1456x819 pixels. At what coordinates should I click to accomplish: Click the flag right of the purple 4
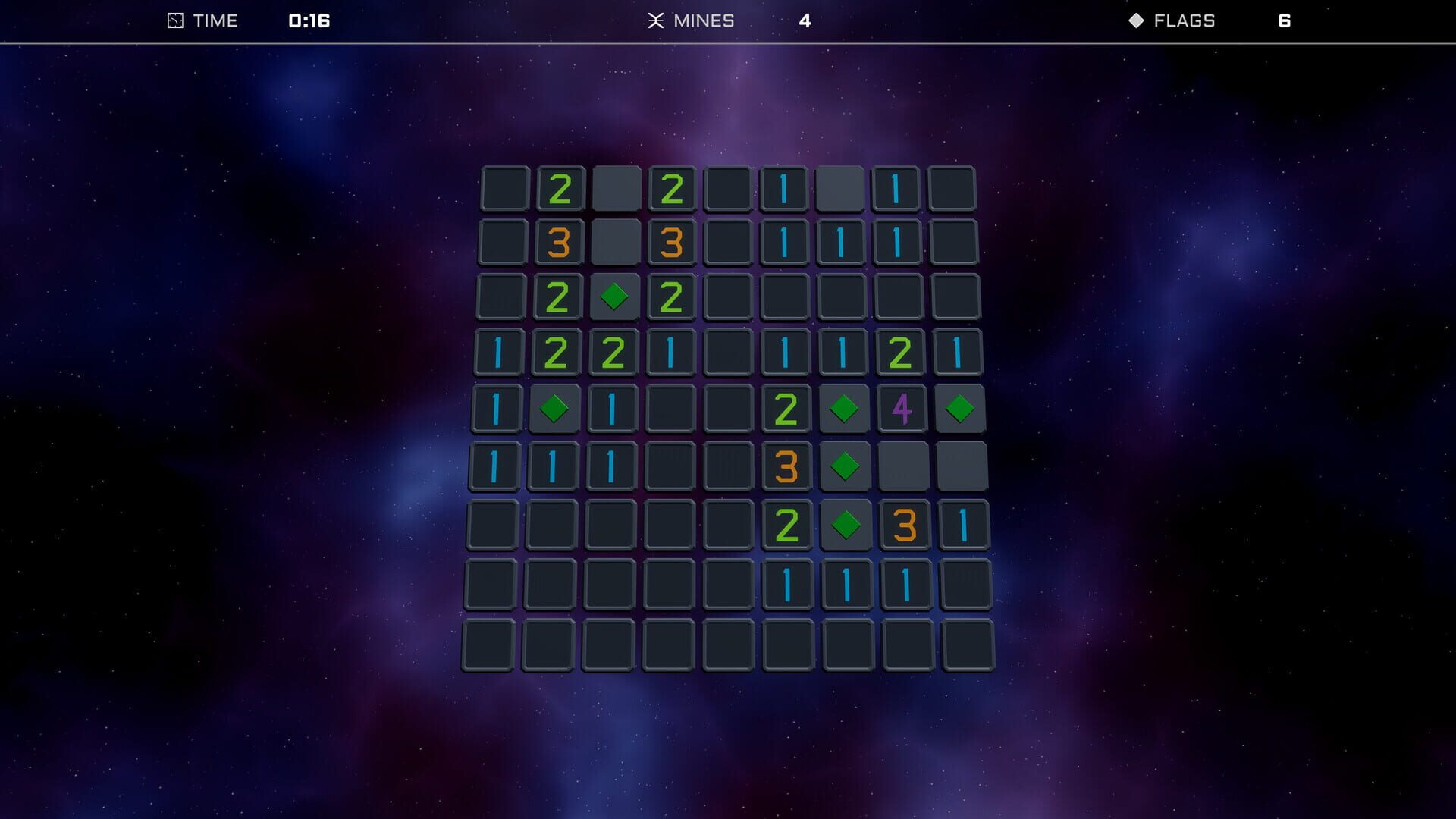[x=961, y=408]
